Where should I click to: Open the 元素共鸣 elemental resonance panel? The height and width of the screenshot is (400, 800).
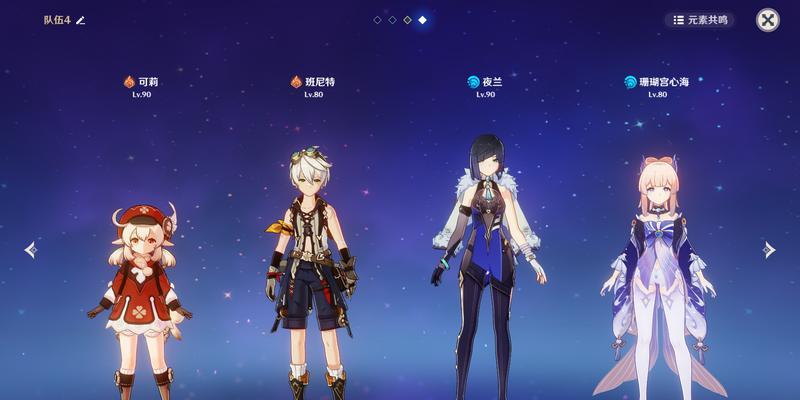click(700, 20)
